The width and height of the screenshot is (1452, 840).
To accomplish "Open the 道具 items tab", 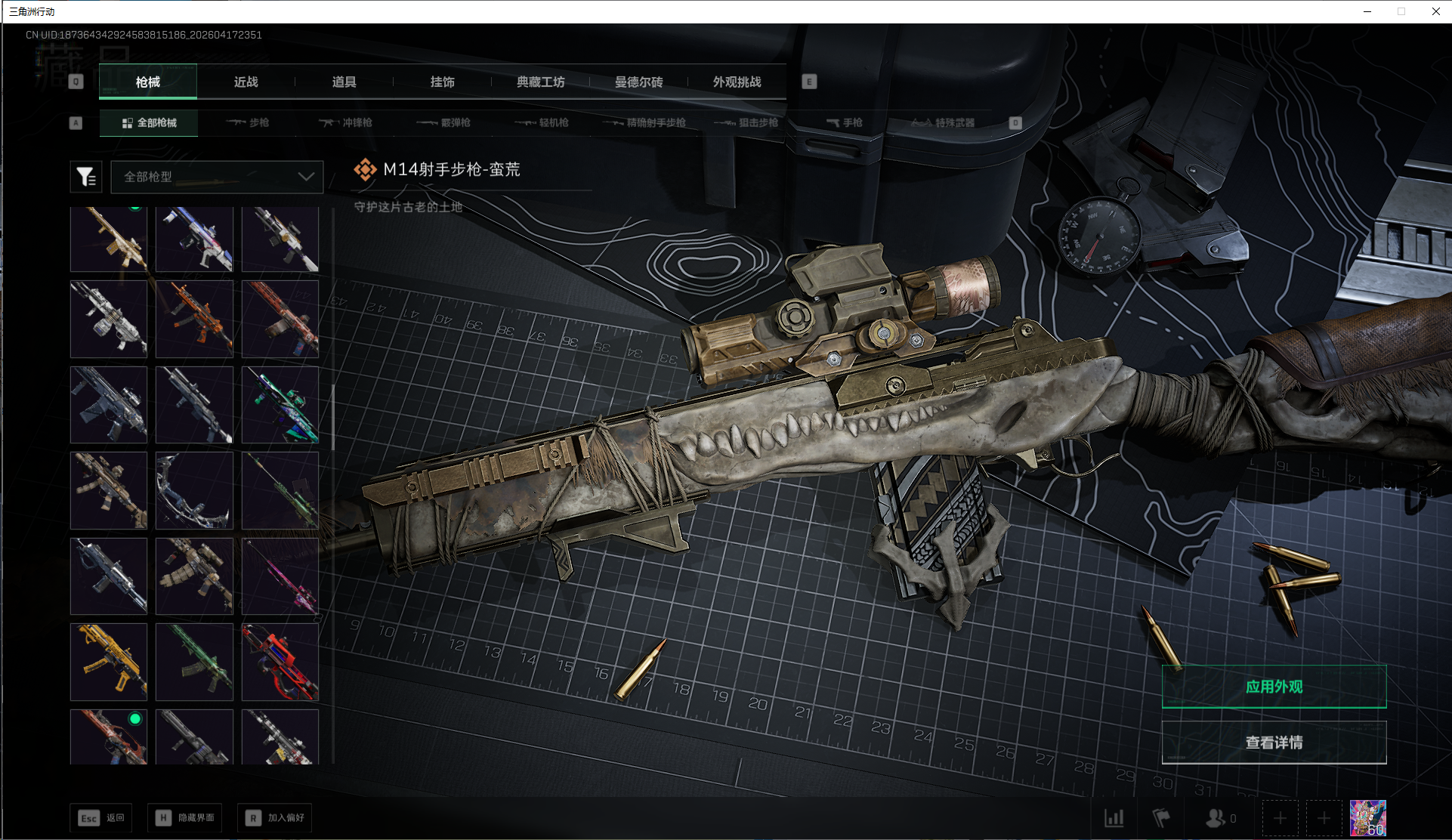I will click(x=344, y=82).
